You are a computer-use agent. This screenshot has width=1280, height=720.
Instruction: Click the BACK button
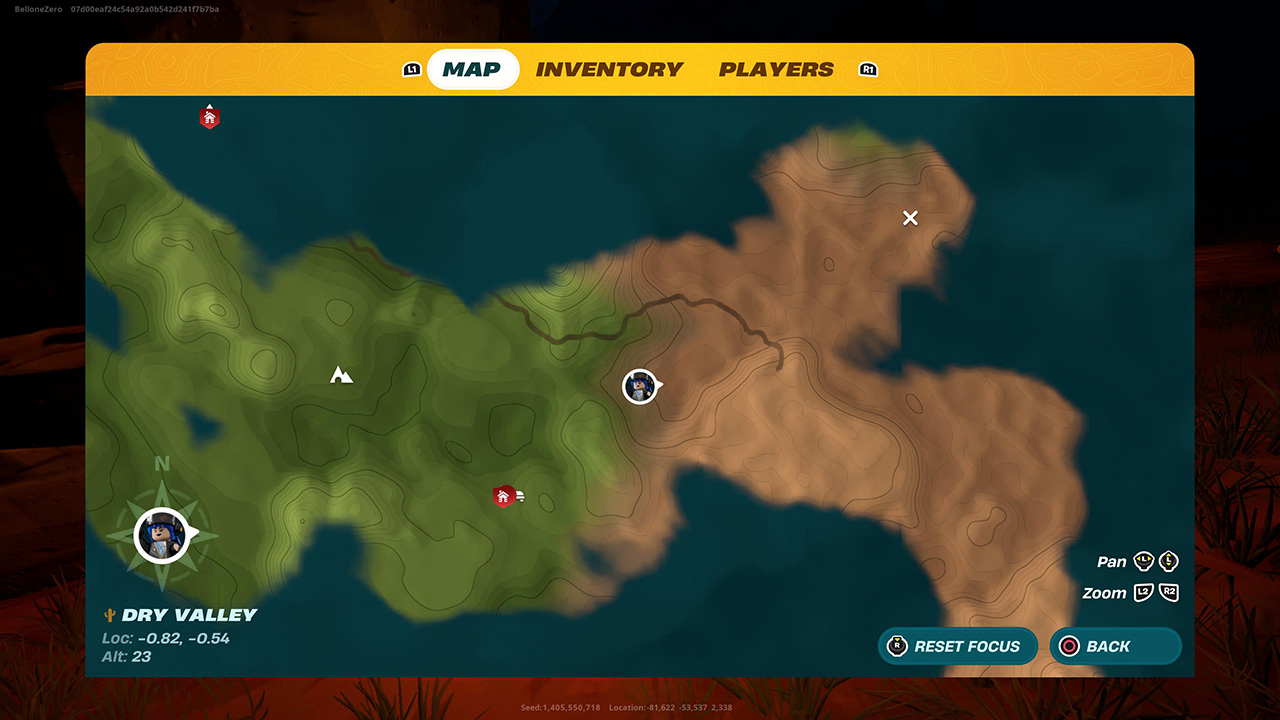click(1115, 646)
